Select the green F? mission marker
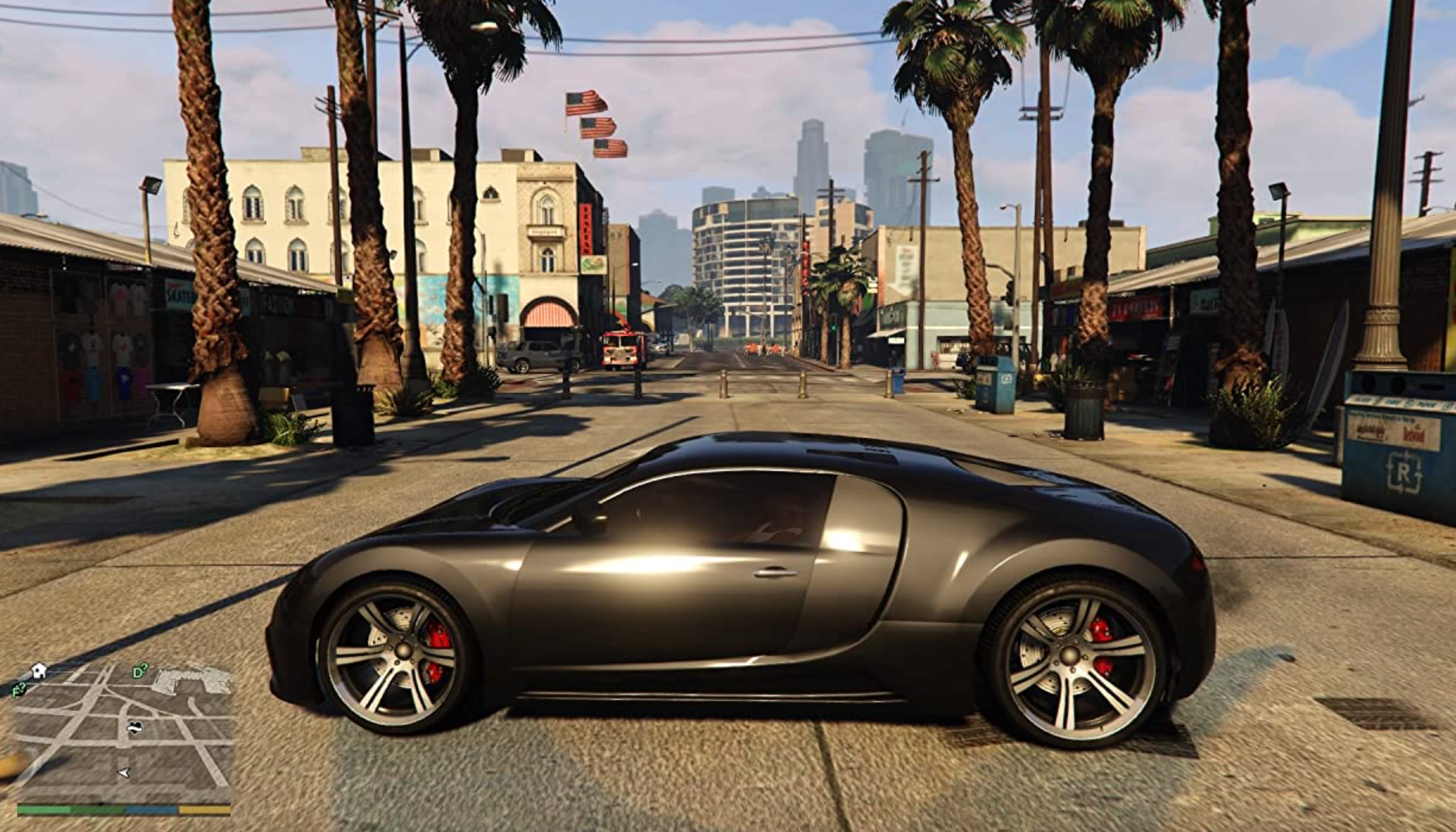 click(19, 690)
